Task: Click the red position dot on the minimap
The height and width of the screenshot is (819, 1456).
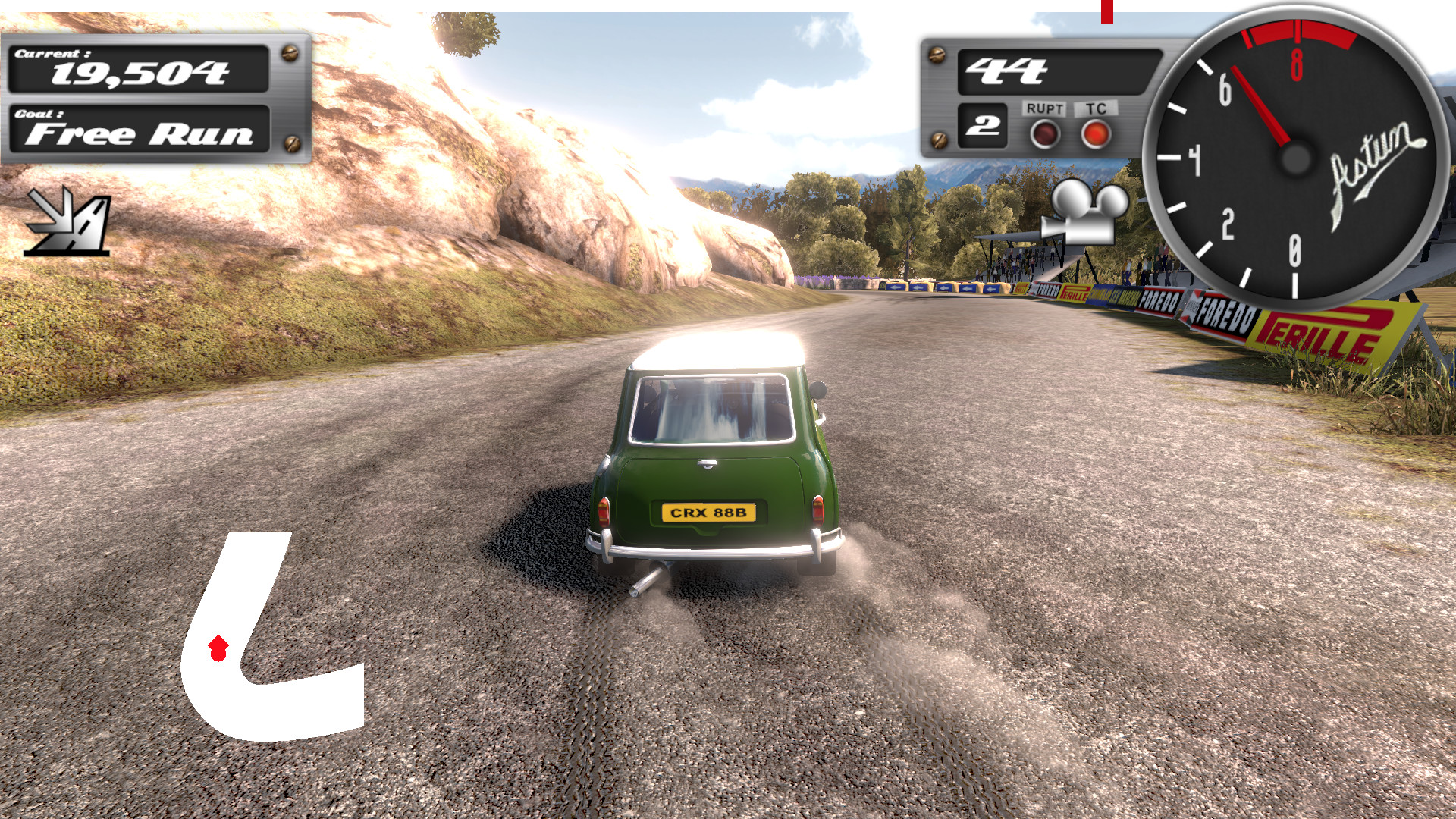Action: tap(218, 648)
